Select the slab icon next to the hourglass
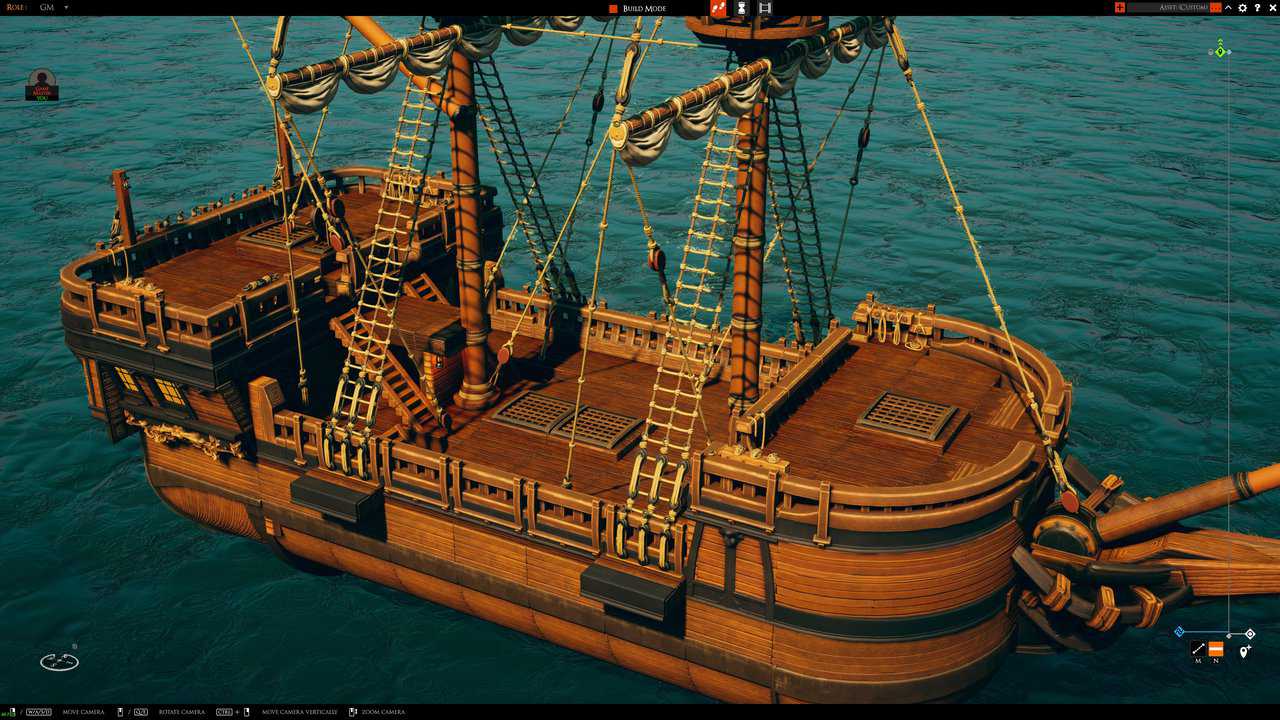1280x720 pixels. [x=763, y=8]
